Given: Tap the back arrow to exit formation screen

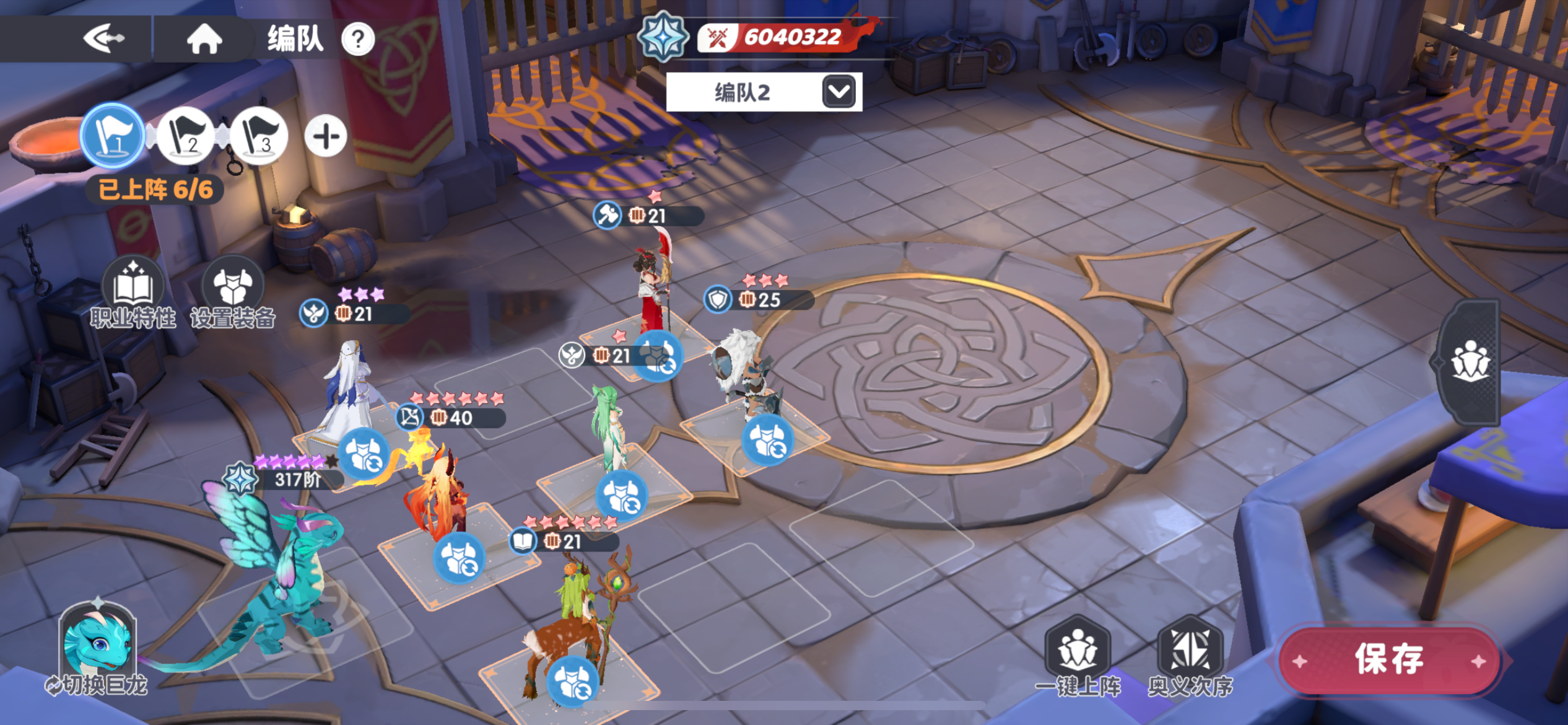Looking at the screenshot, I should click(103, 38).
